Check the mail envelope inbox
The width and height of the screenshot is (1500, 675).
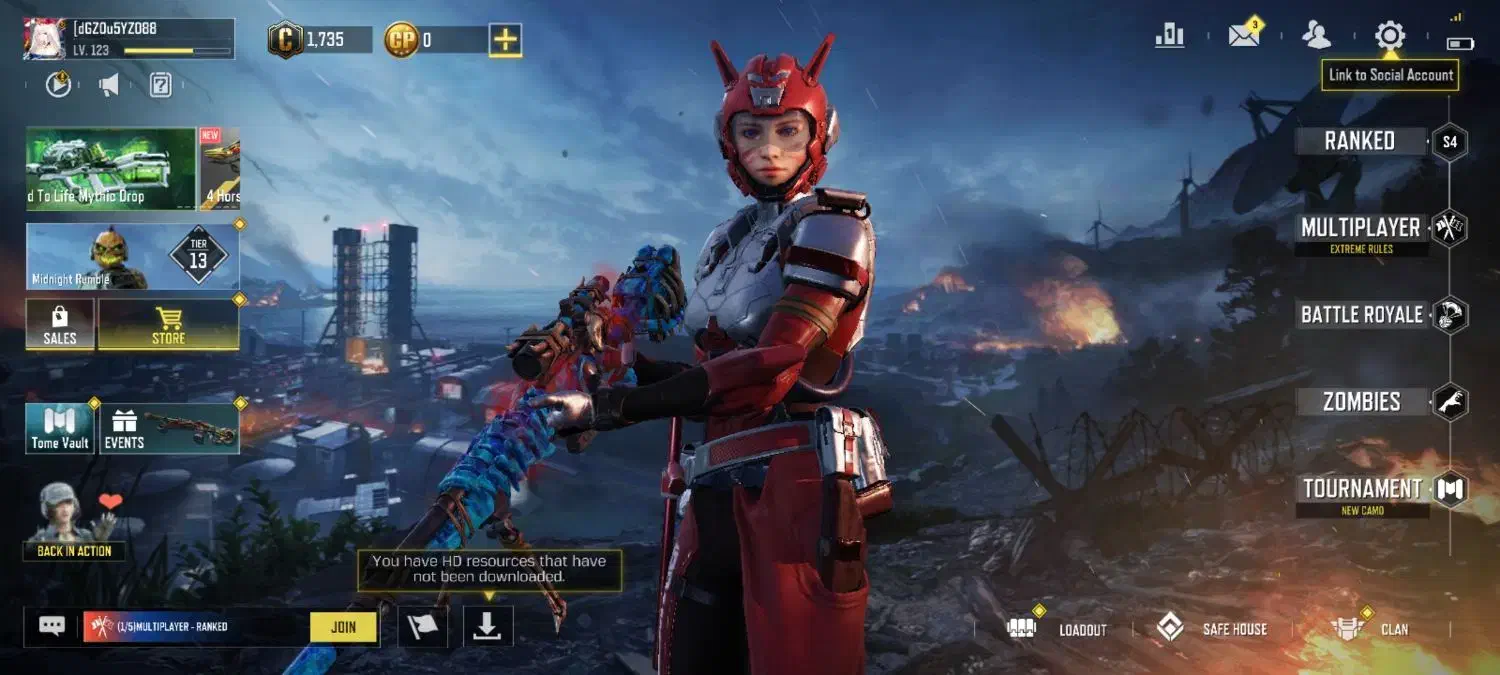[x=1244, y=36]
